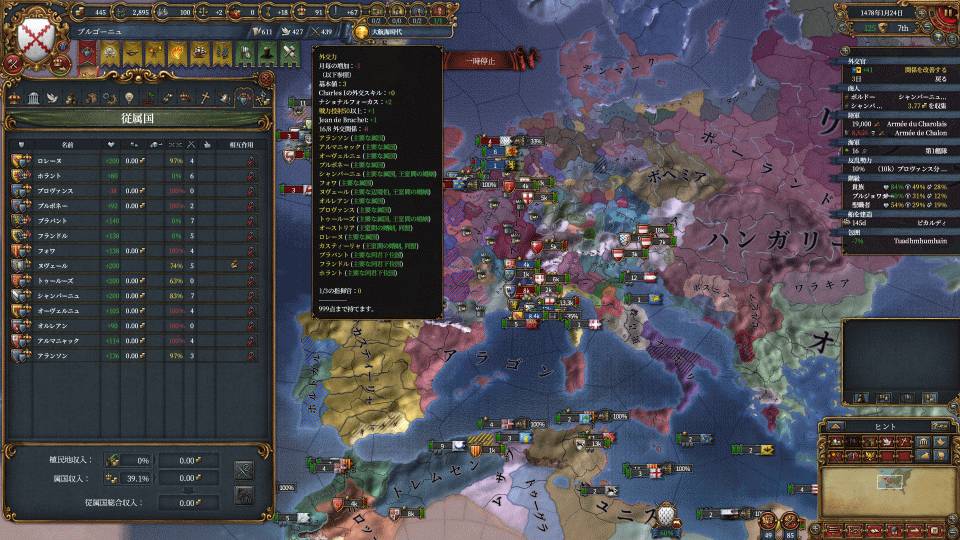
Task: Sort subjects by the heart opinion column
Action: click(x=111, y=144)
